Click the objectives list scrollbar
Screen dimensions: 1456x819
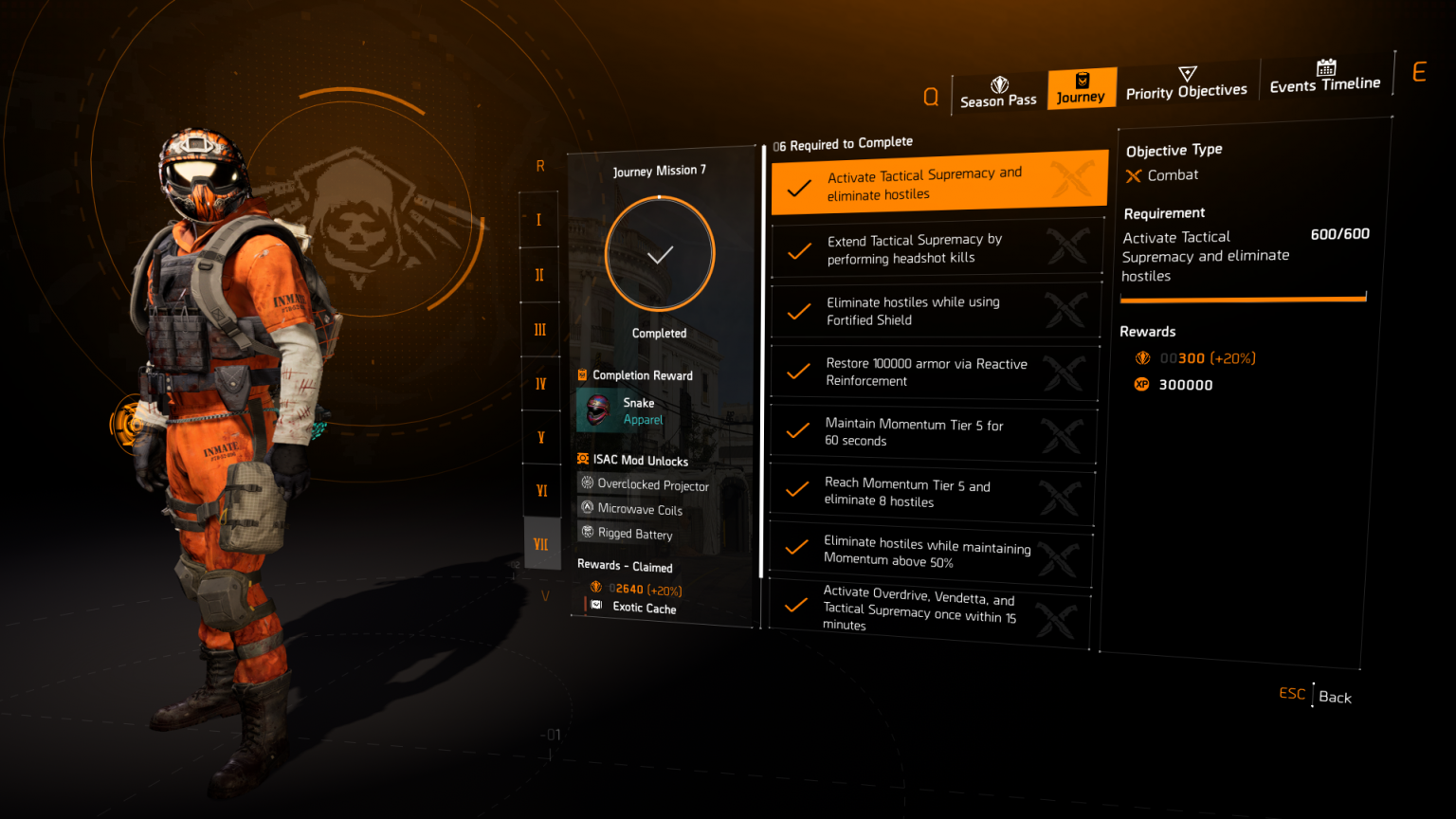click(761, 360)
